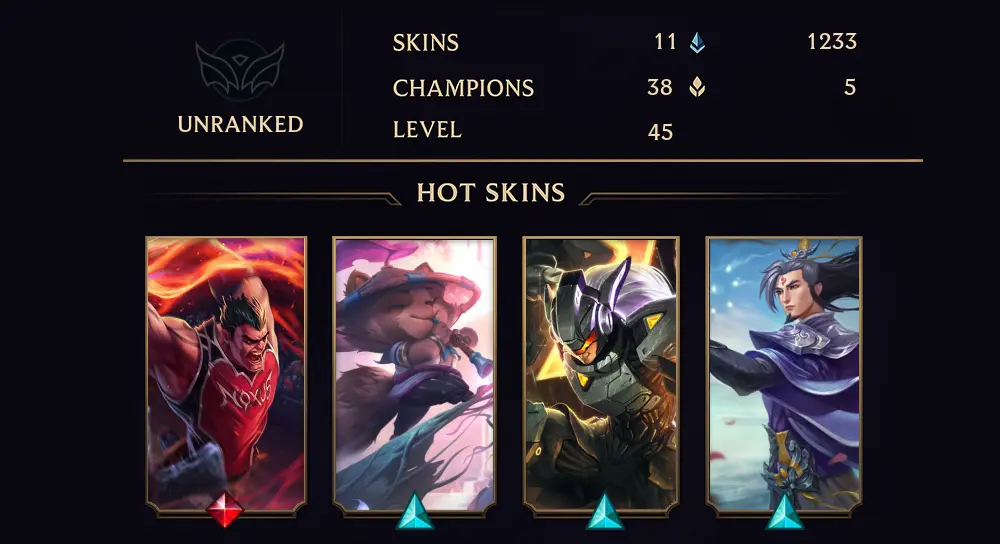View the purple-robed swordsman skin card
The width and height of the screenshot is (1000, 544).
785,372
